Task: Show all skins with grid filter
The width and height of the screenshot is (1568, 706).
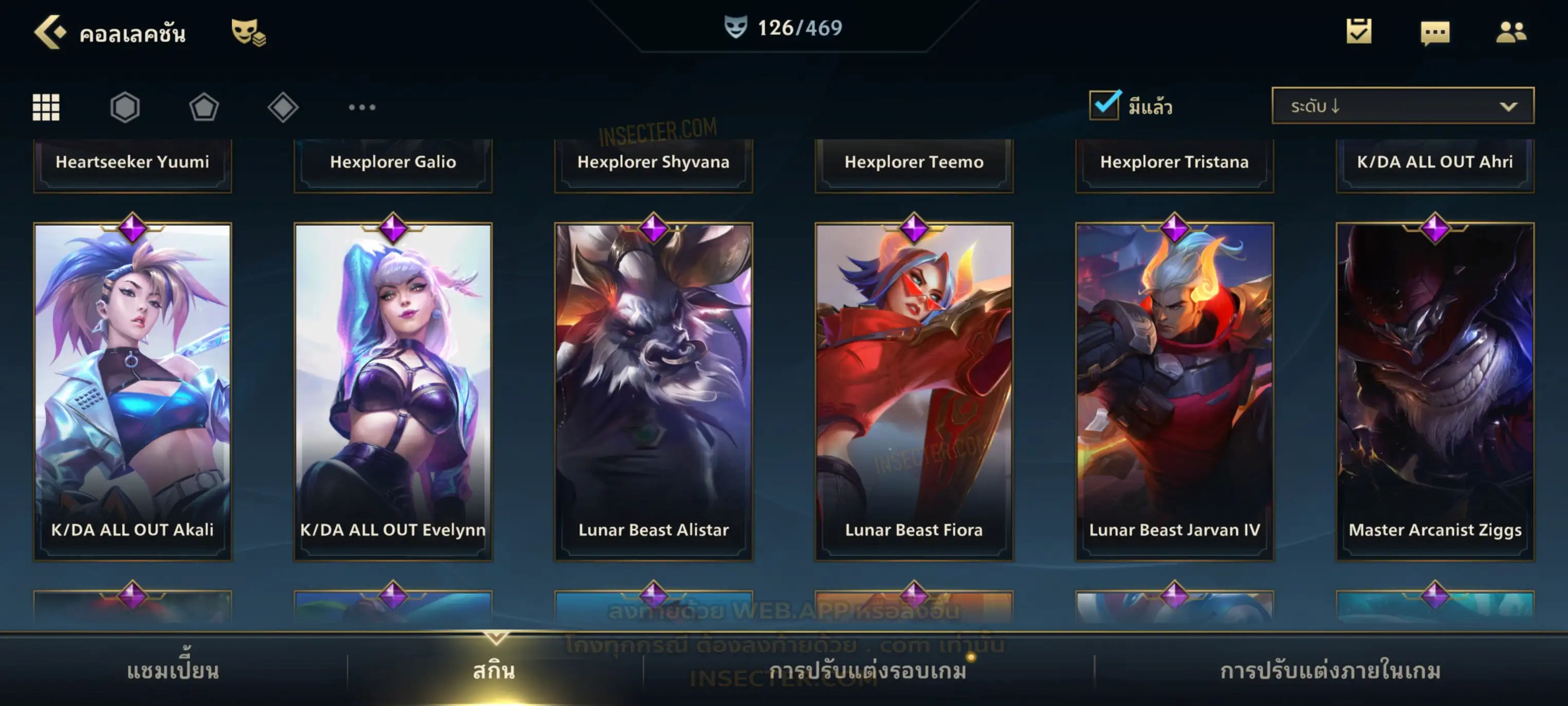Action: (46, 107)
